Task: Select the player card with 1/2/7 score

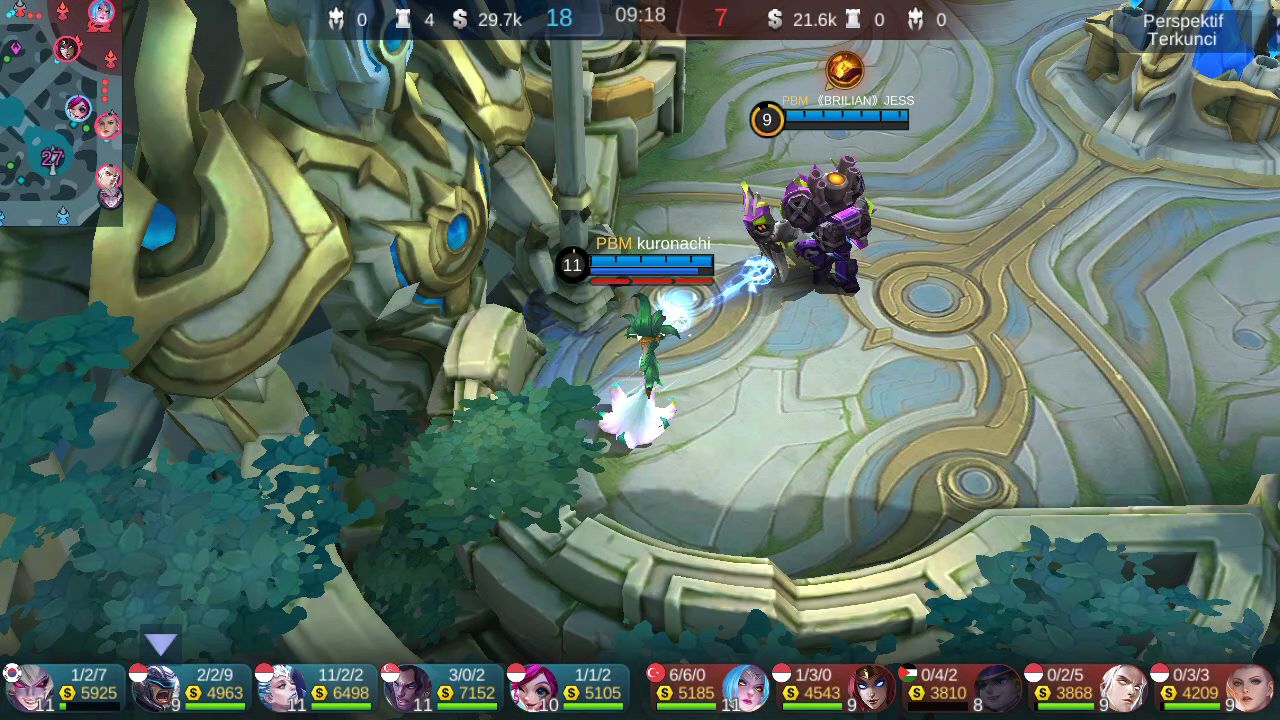Action: coord(64,687)
